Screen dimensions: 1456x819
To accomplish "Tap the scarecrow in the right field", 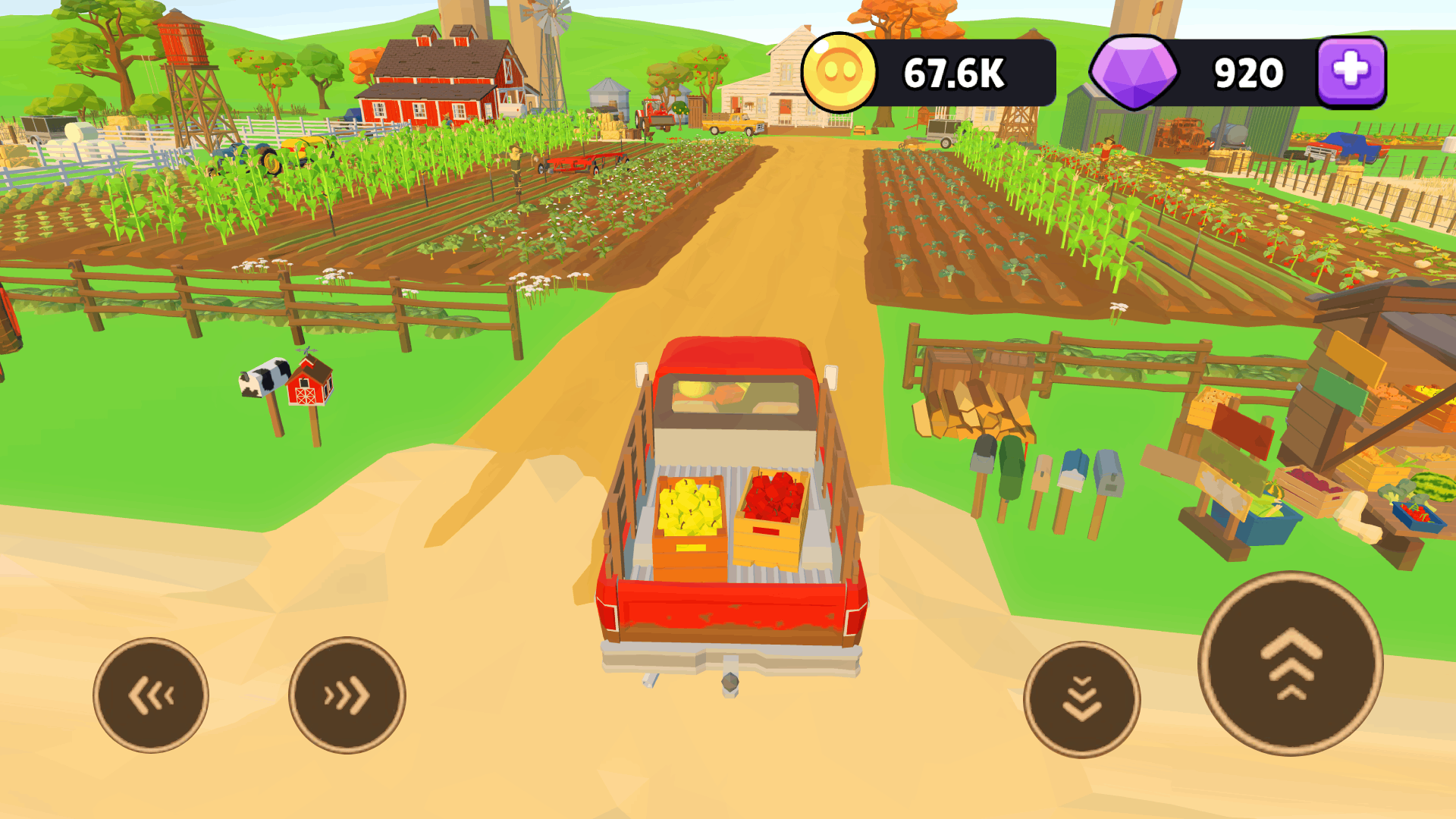I will [1107, 152].
